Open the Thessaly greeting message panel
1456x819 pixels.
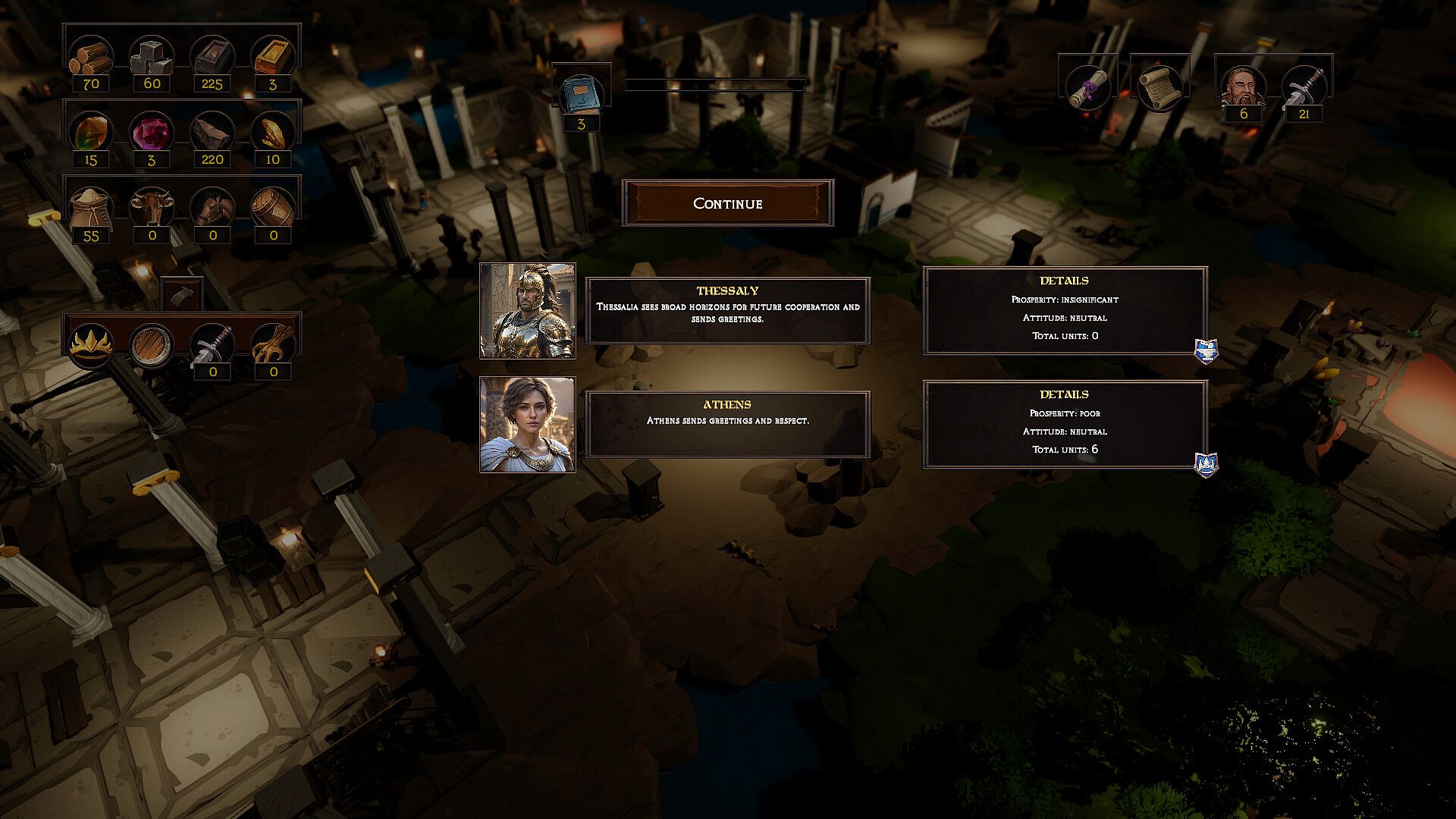(727, 311)
